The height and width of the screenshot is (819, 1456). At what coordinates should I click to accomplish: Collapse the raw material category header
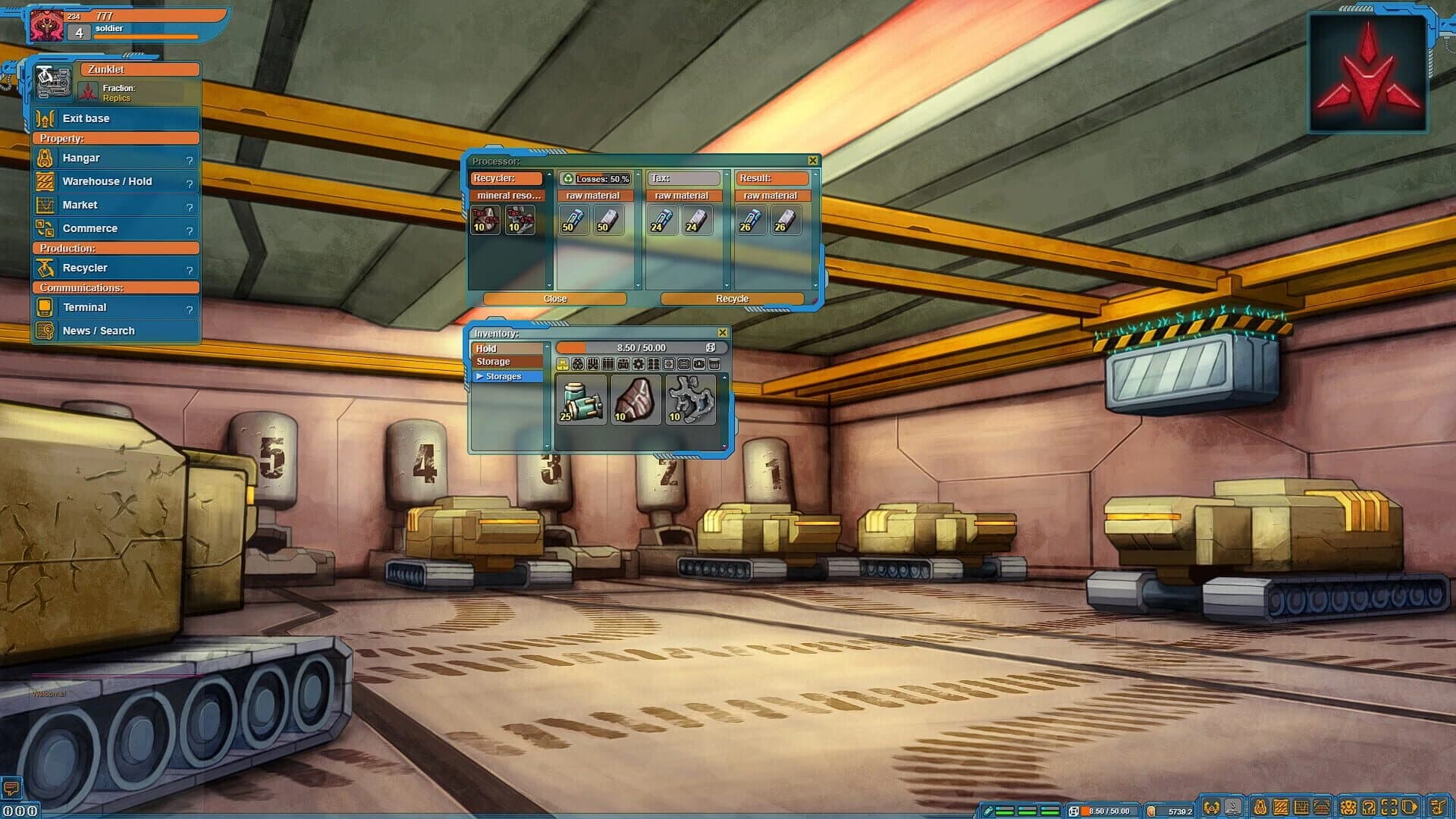[x=595, y=196]
